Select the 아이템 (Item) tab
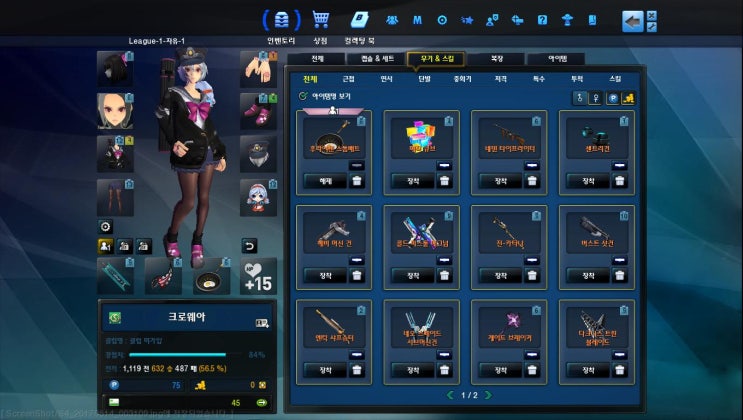This screenshot has height=420, width=743. click(x=562, y=59)
